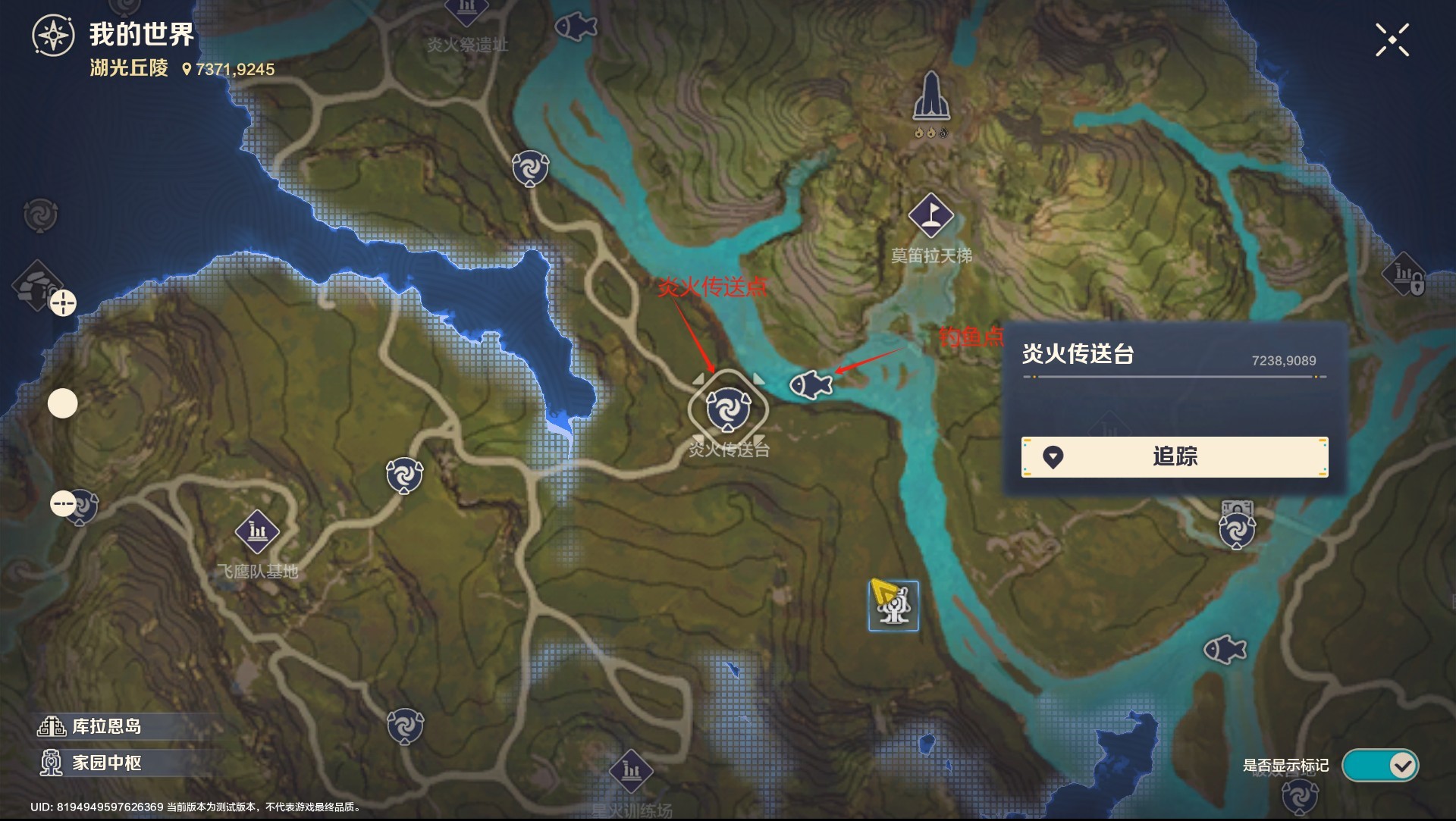Viewport: 1456px width, 821px height.
Task: Click the 追踪 track button
Action: (1174, 456)
